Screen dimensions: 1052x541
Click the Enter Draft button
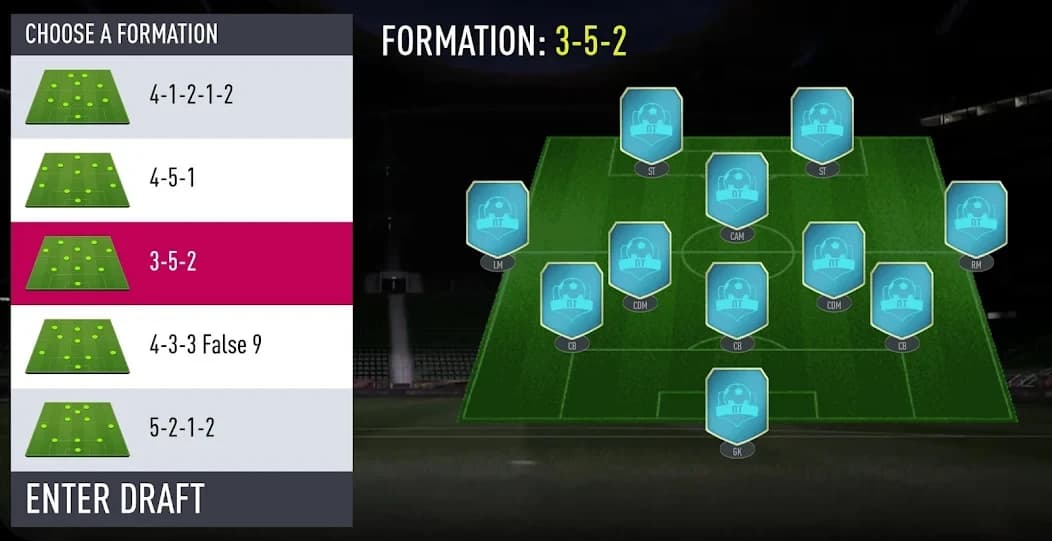pos(182,498)
